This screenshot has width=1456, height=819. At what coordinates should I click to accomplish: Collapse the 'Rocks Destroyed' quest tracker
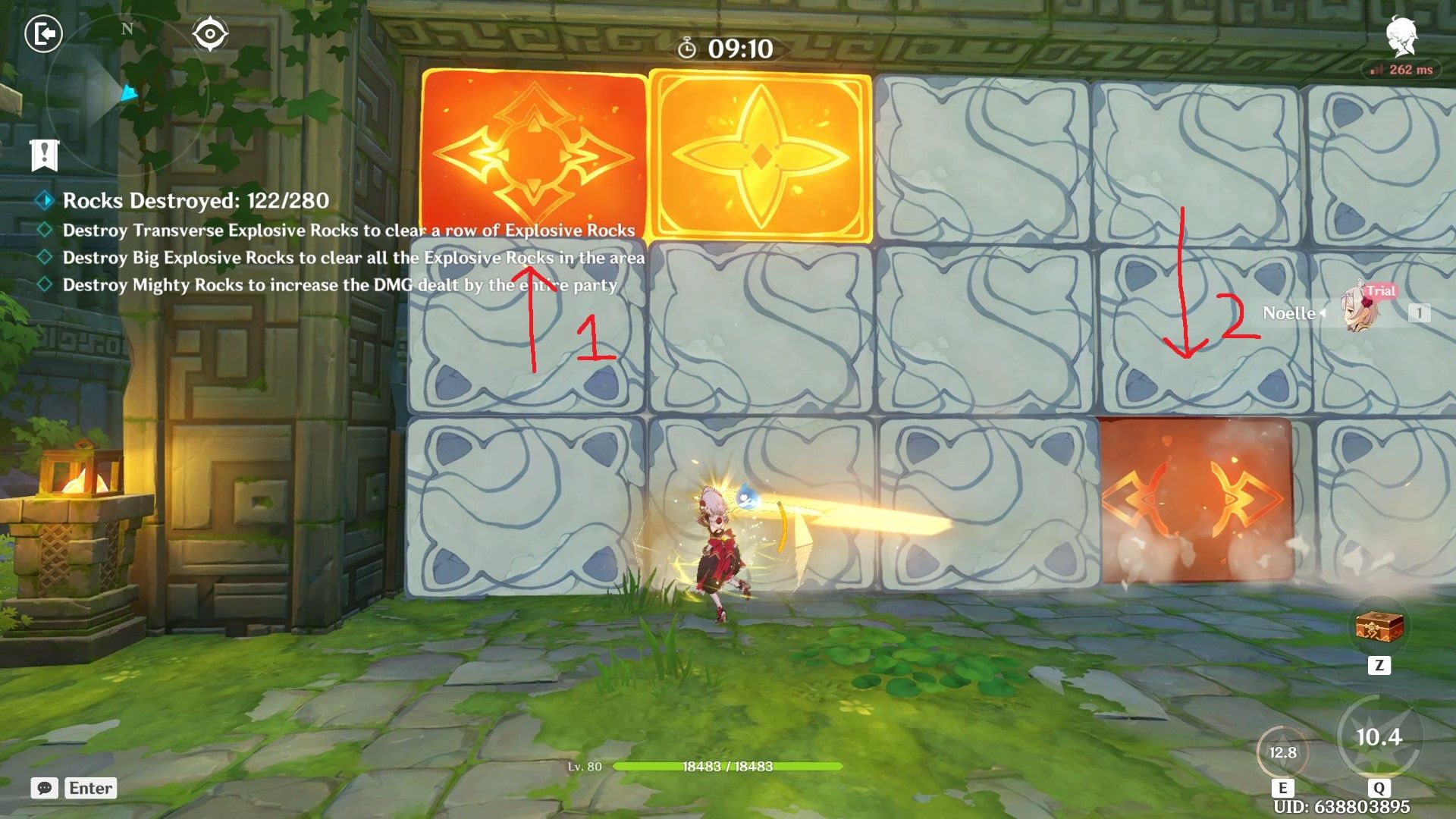pyautogui.click(x=45, y=201)
